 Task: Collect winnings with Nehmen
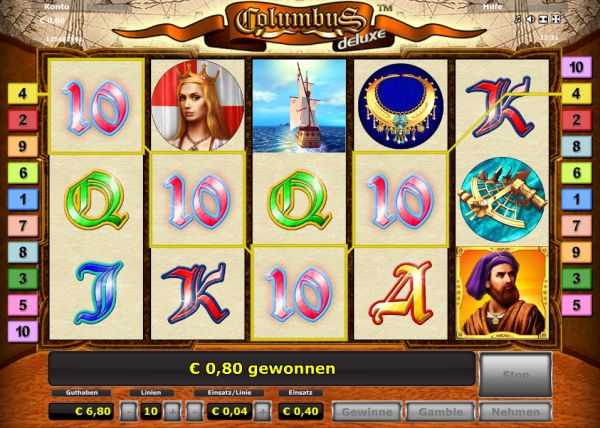[x=515, y=411]
